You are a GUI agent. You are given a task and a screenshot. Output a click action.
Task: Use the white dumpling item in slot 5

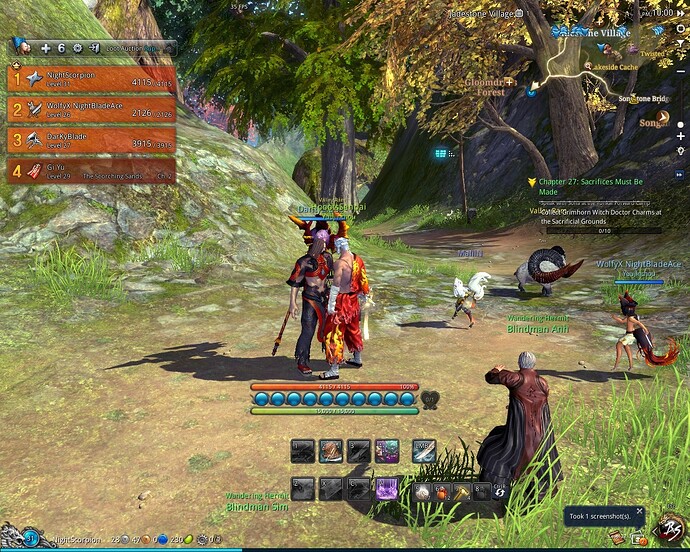[x=423, y=492]
